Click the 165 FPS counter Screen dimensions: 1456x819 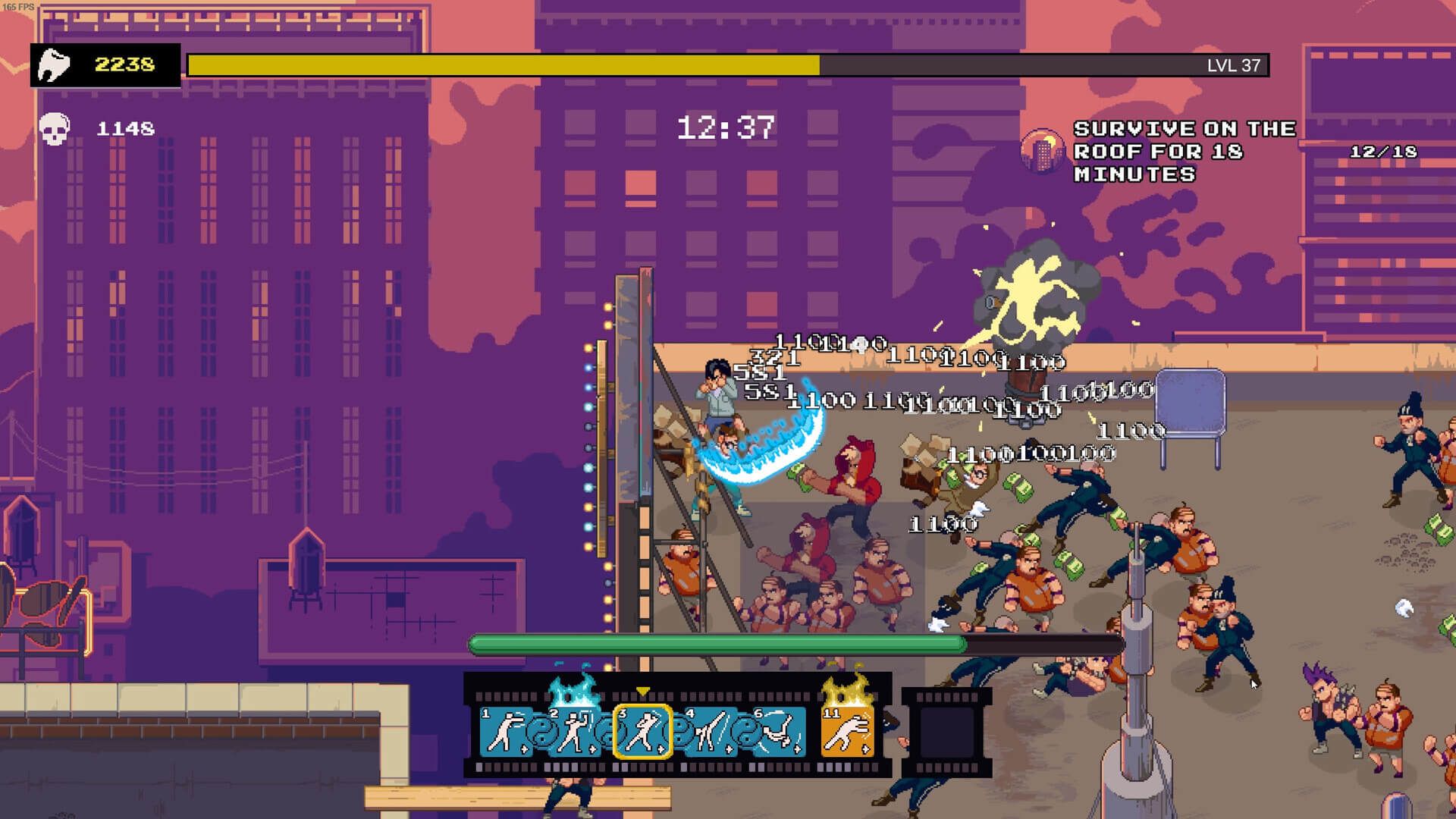(20, 6)
